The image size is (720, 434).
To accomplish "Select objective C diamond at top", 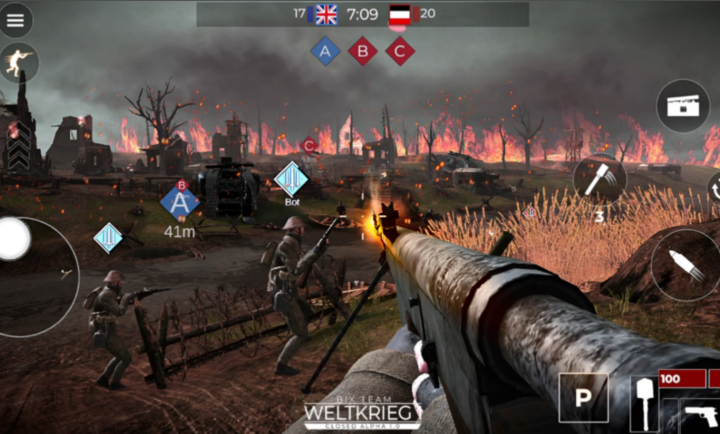I will [400, 51].
